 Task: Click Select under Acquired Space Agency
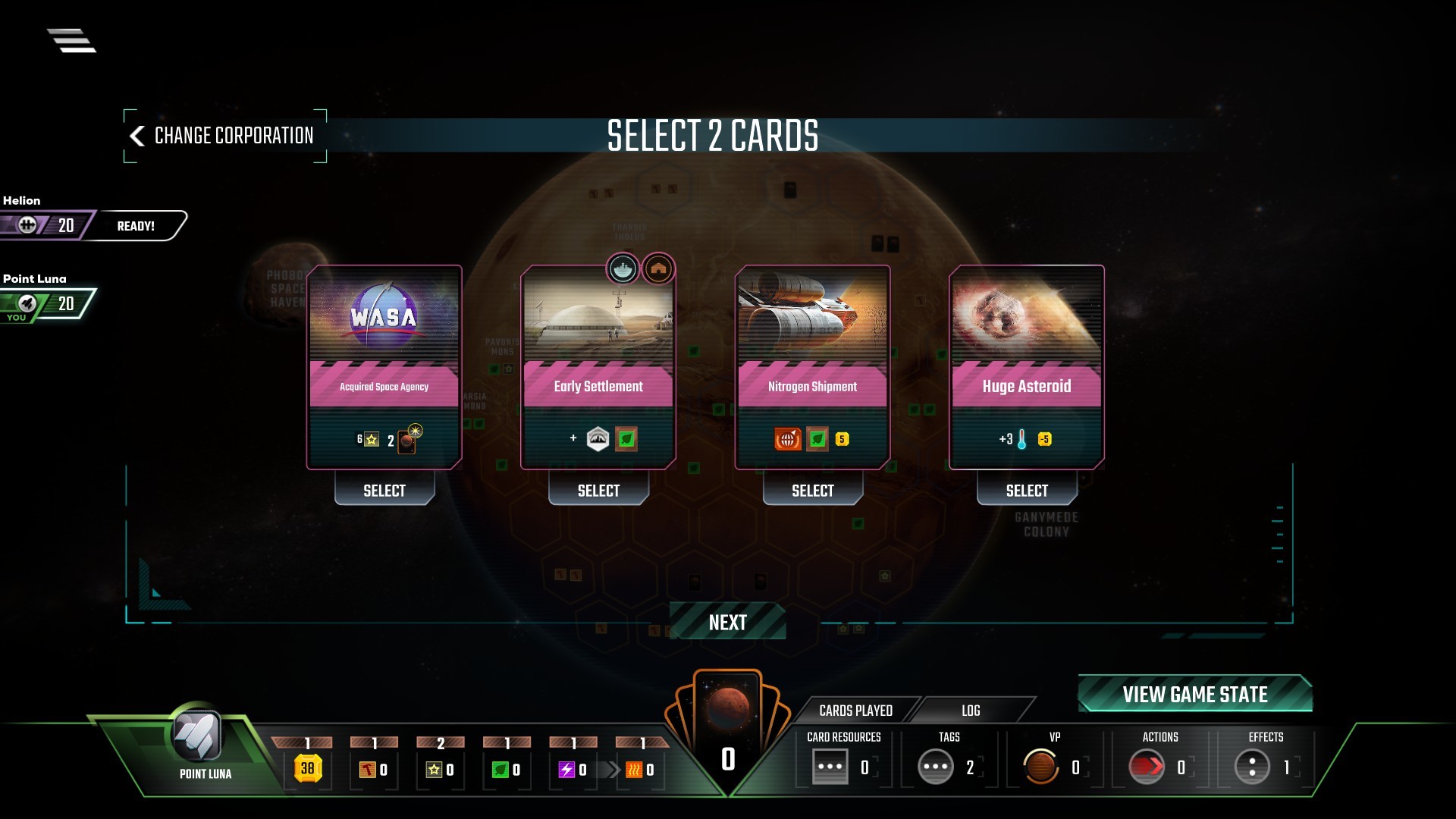[384, 491]
